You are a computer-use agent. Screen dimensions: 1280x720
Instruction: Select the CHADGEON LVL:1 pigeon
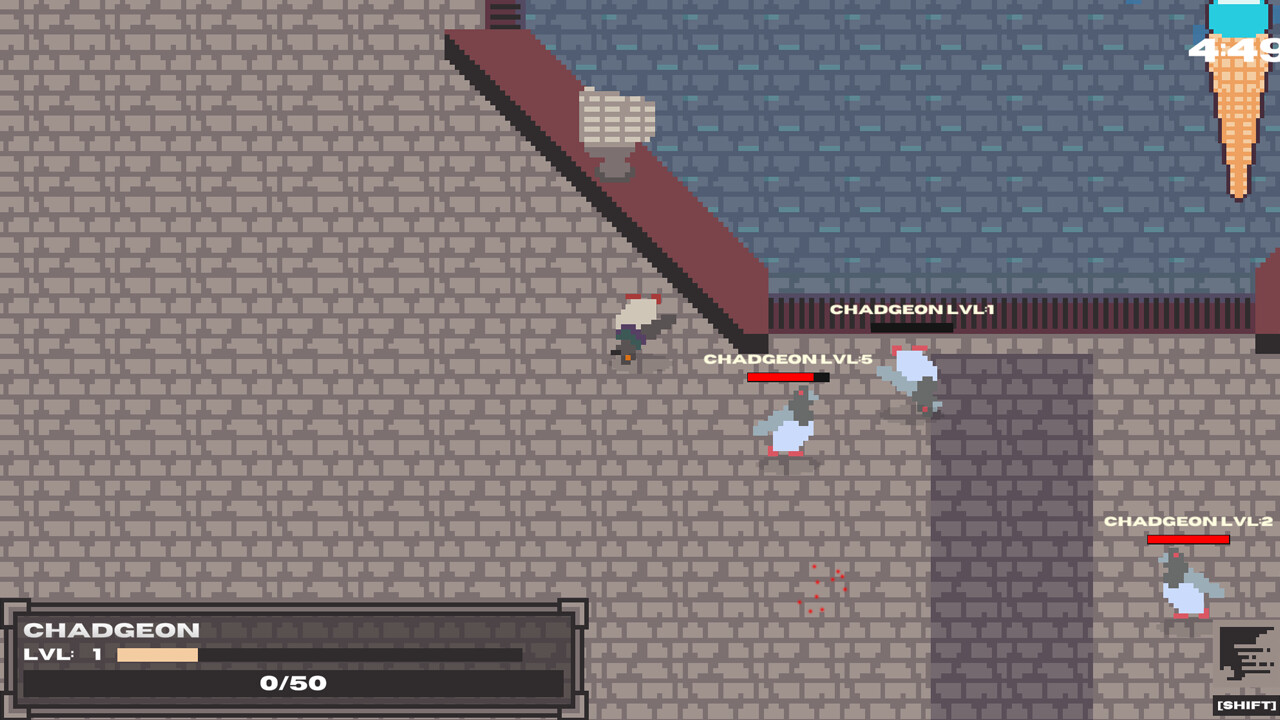point(910,380)
